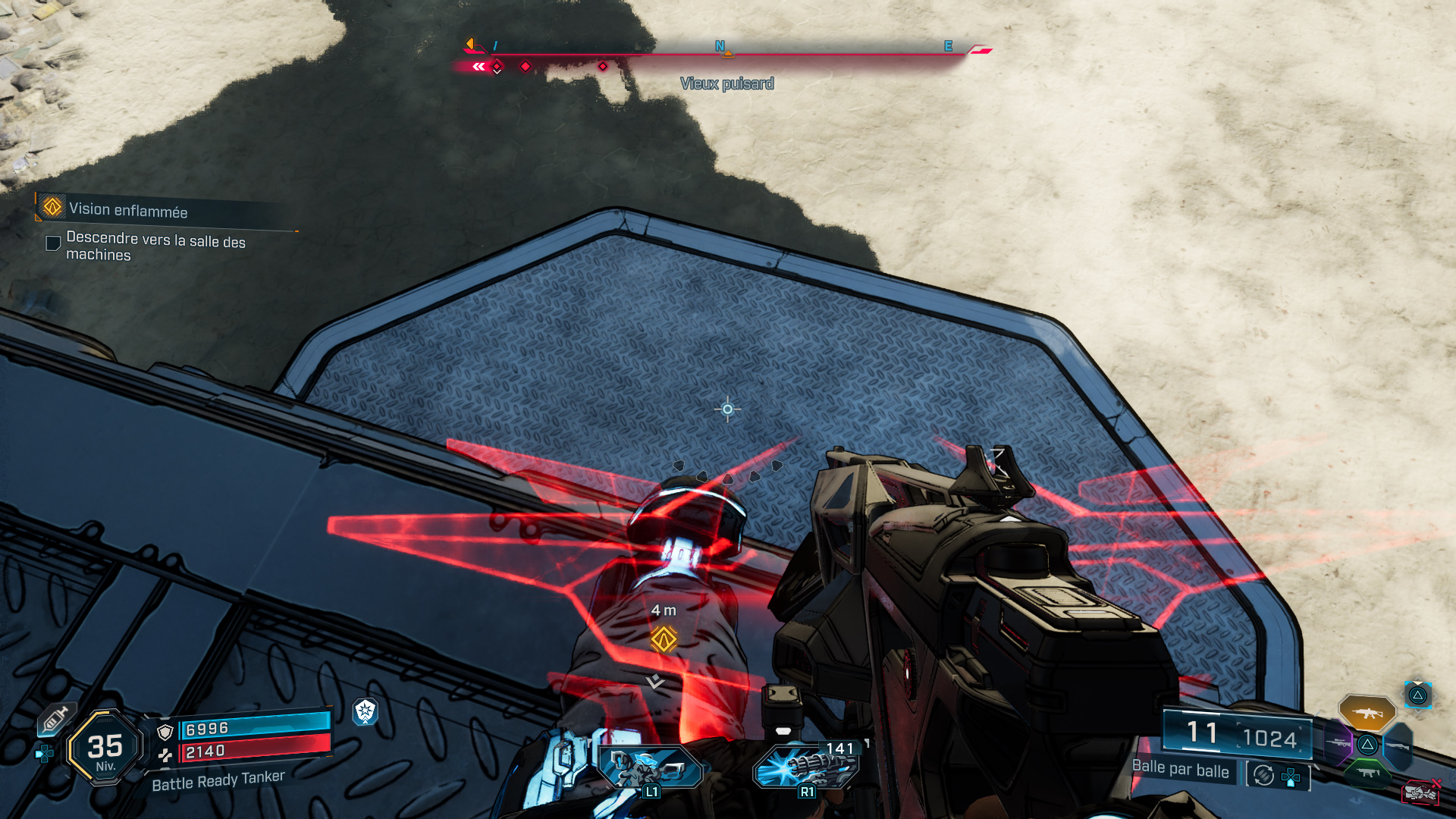Select the Vision enflammée quest tracker
The image size is (1456, 819).
127,209
